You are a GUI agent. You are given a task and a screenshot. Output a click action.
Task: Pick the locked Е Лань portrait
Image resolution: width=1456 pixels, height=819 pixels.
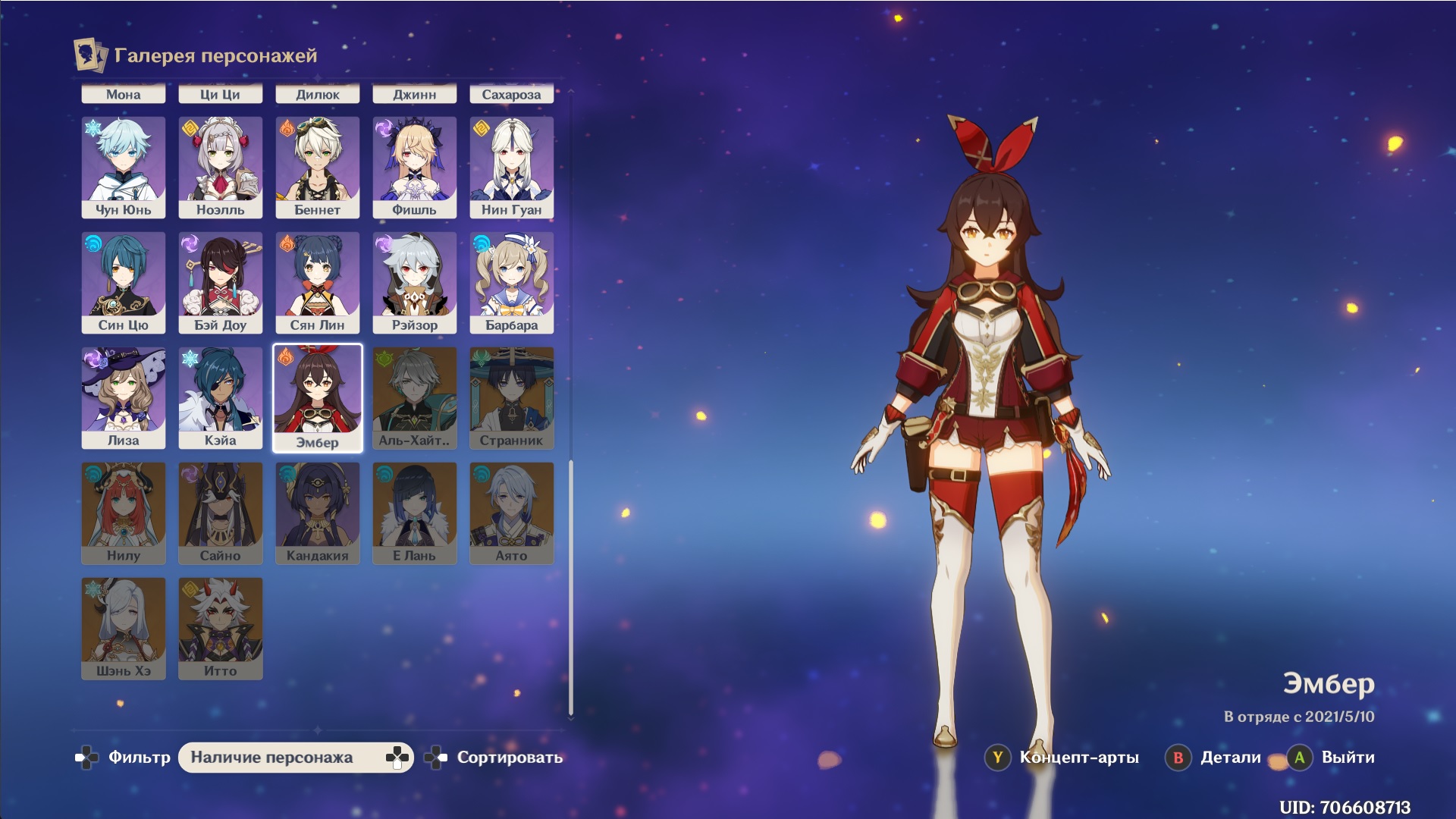[x=415, y=513]
